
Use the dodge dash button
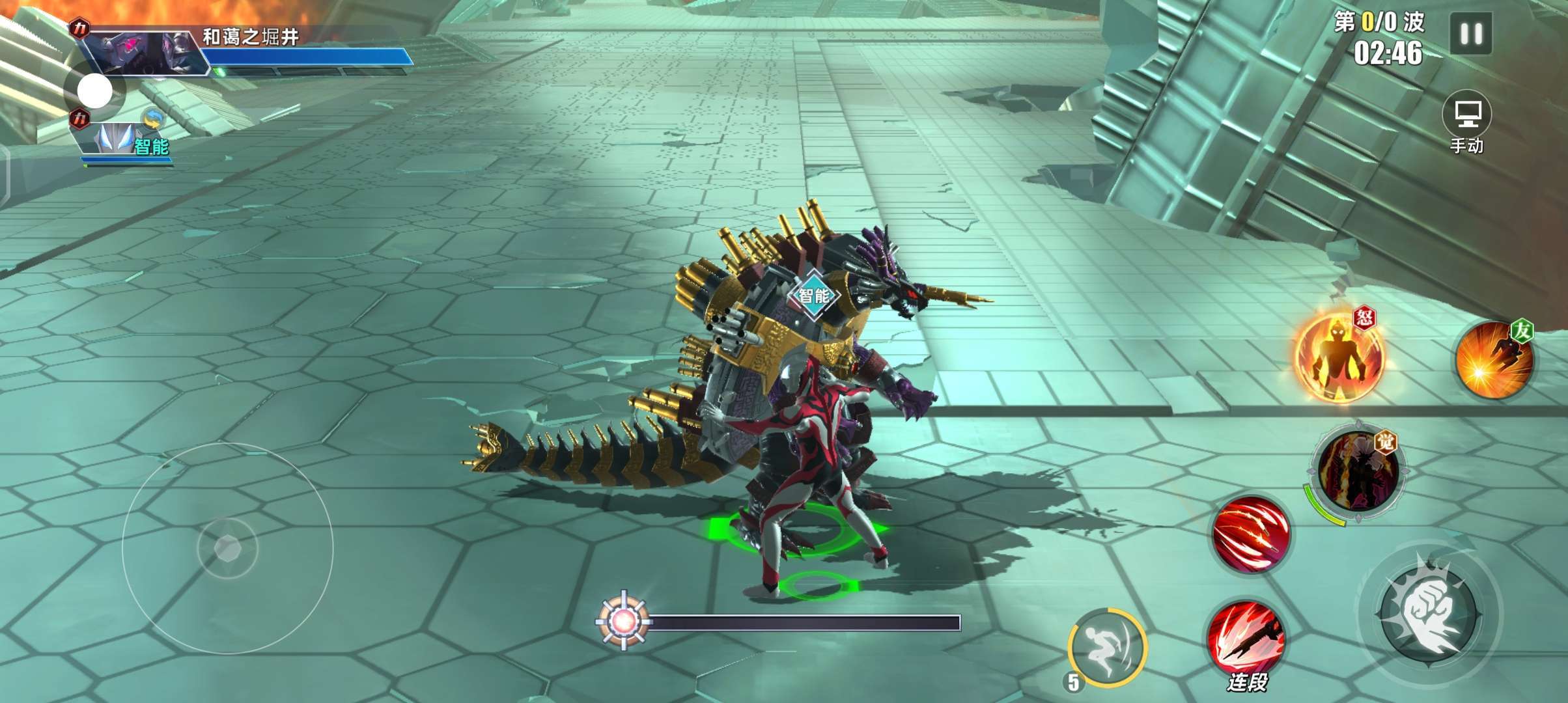1108,646
